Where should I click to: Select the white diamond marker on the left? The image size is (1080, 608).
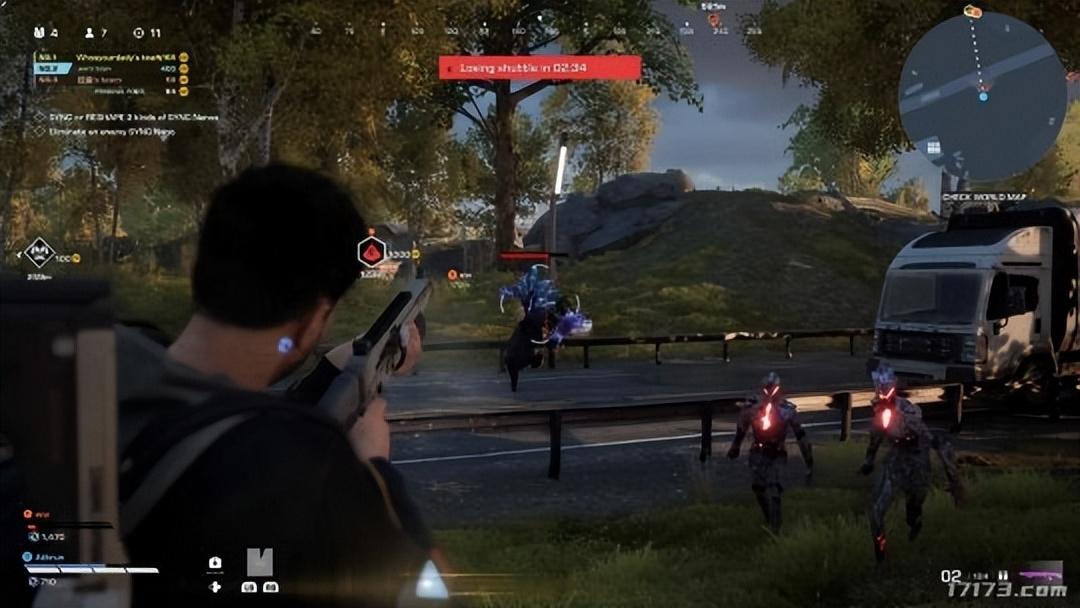pos(39,252)
